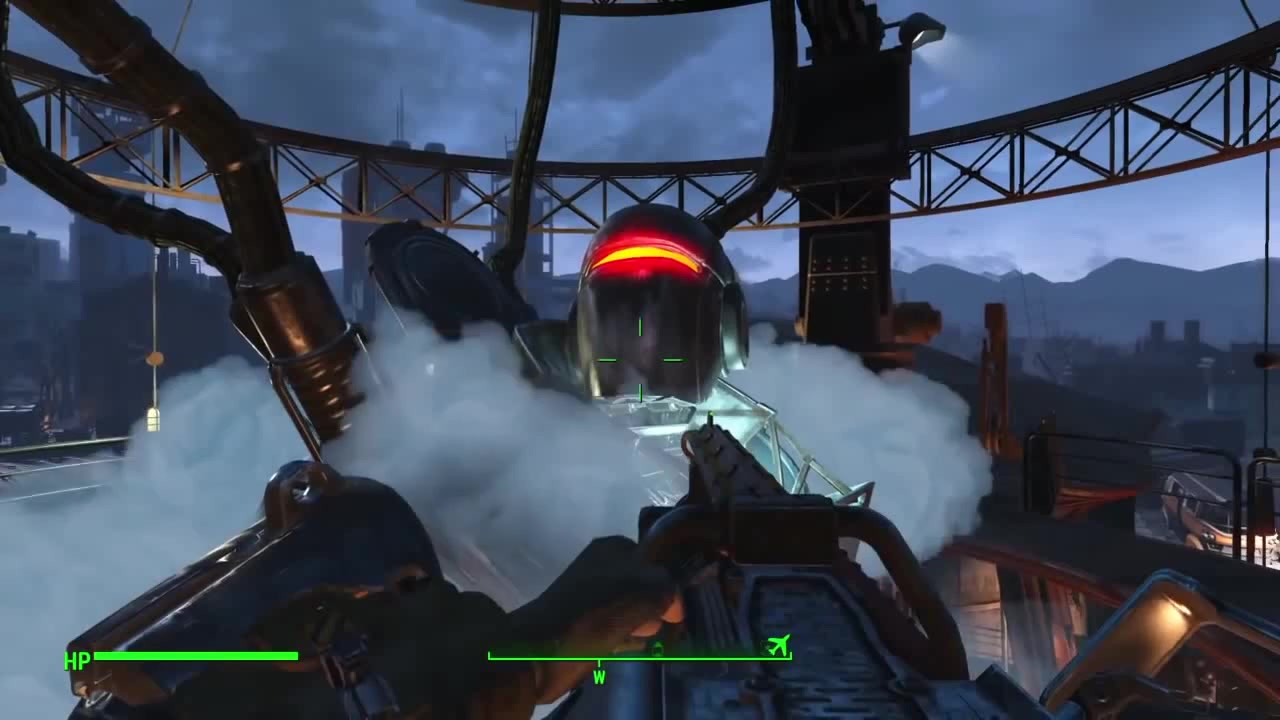Viewport: 1280px width, 720px height.
Task: Click the faint house marker on the compass
Action: [x=657, y=649]
